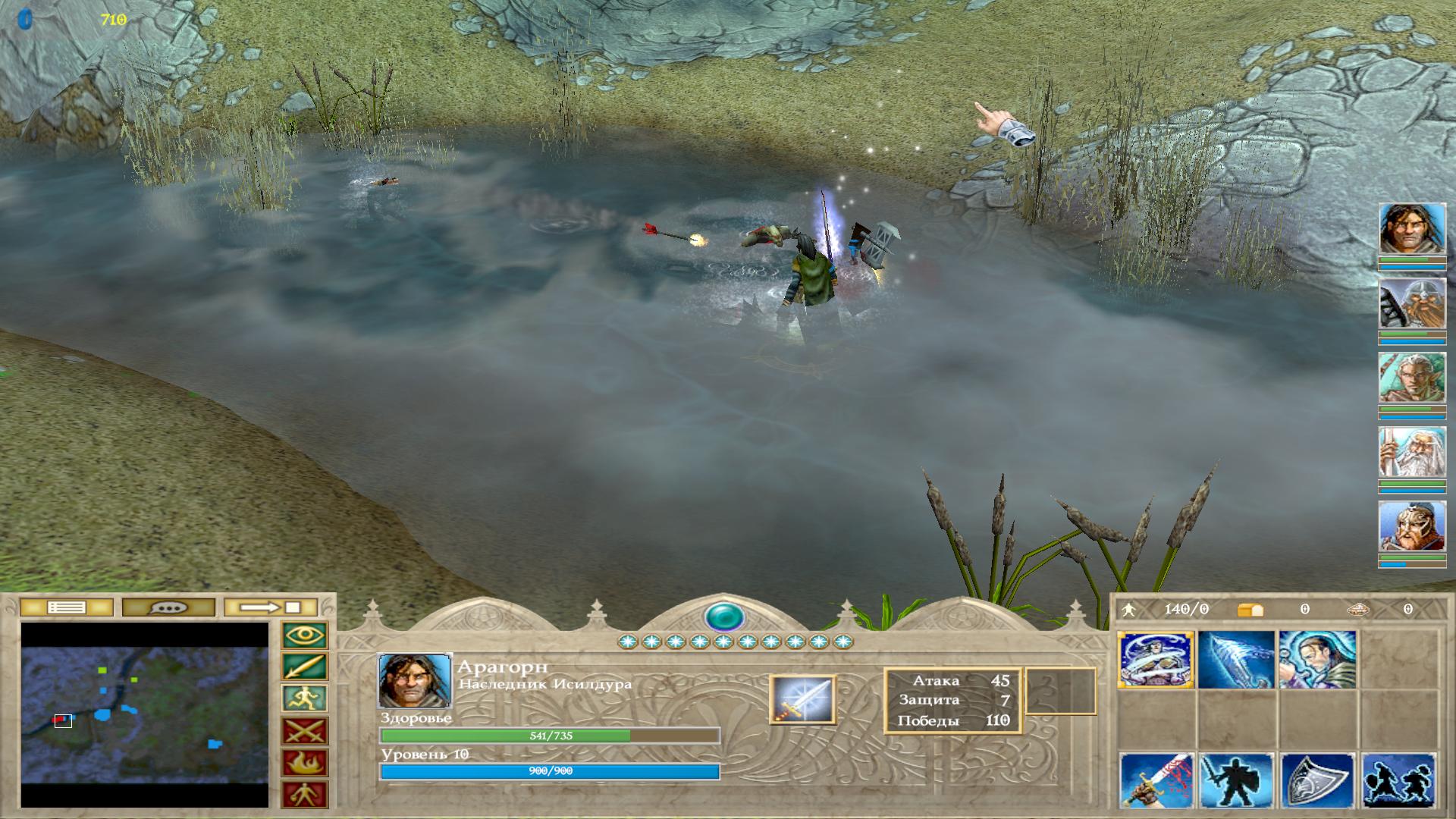Image resolution: width=1456 pixels, height=819 pixels.
Task: Select the armored knight silhouette skill
Action: tap(1236, 781)
